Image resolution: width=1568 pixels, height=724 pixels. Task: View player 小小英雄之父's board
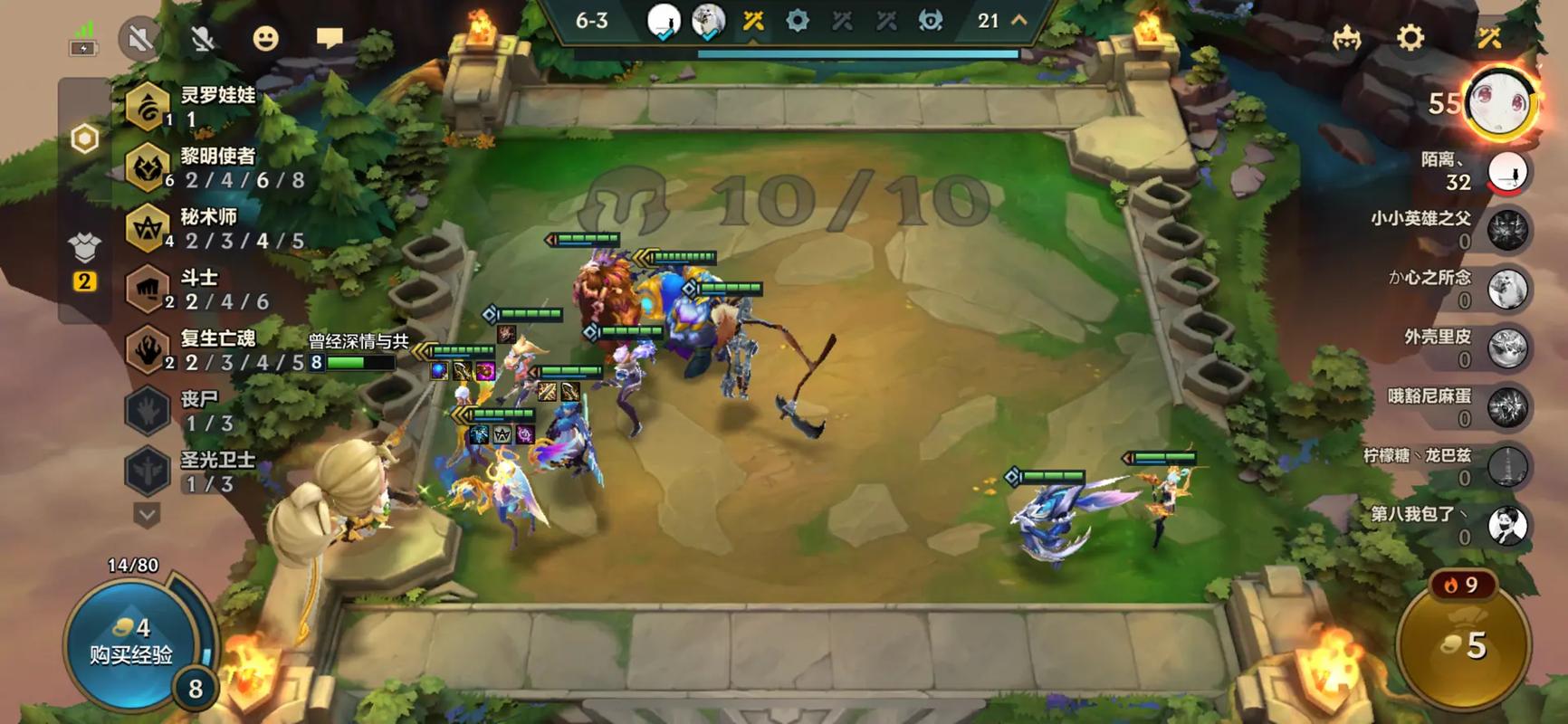tap(1507, 230)
